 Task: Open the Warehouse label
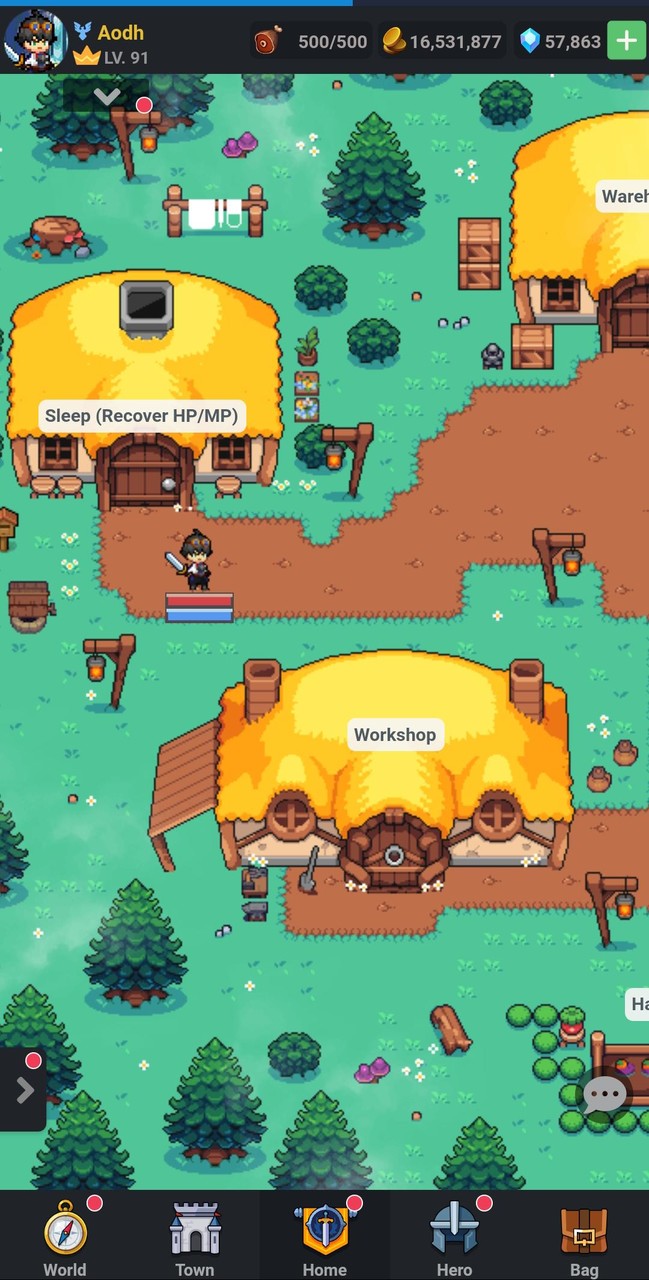coord(624,196)
